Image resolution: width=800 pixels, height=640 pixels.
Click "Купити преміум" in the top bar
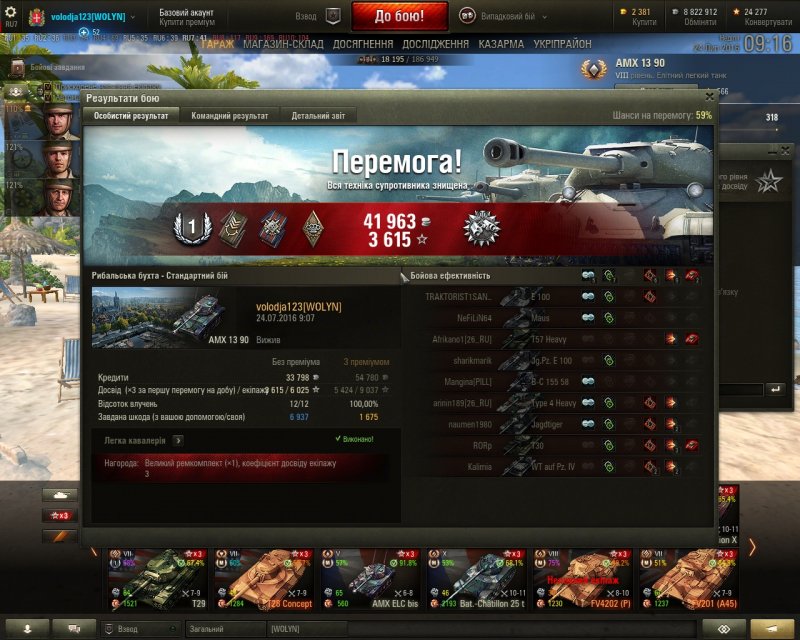pyautogui.click(x=186, y=21)
